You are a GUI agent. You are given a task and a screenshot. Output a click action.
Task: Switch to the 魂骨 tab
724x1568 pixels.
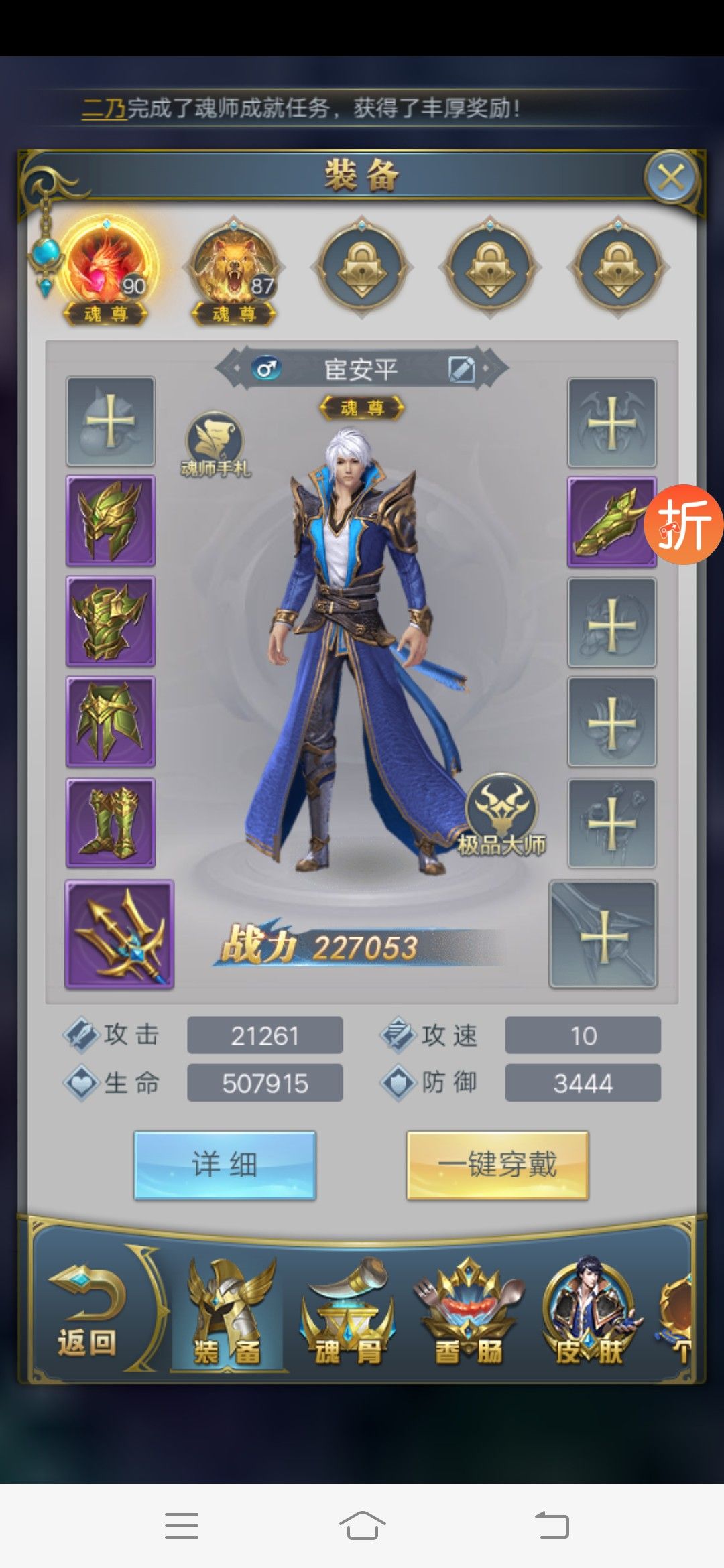pos(349,1313)
